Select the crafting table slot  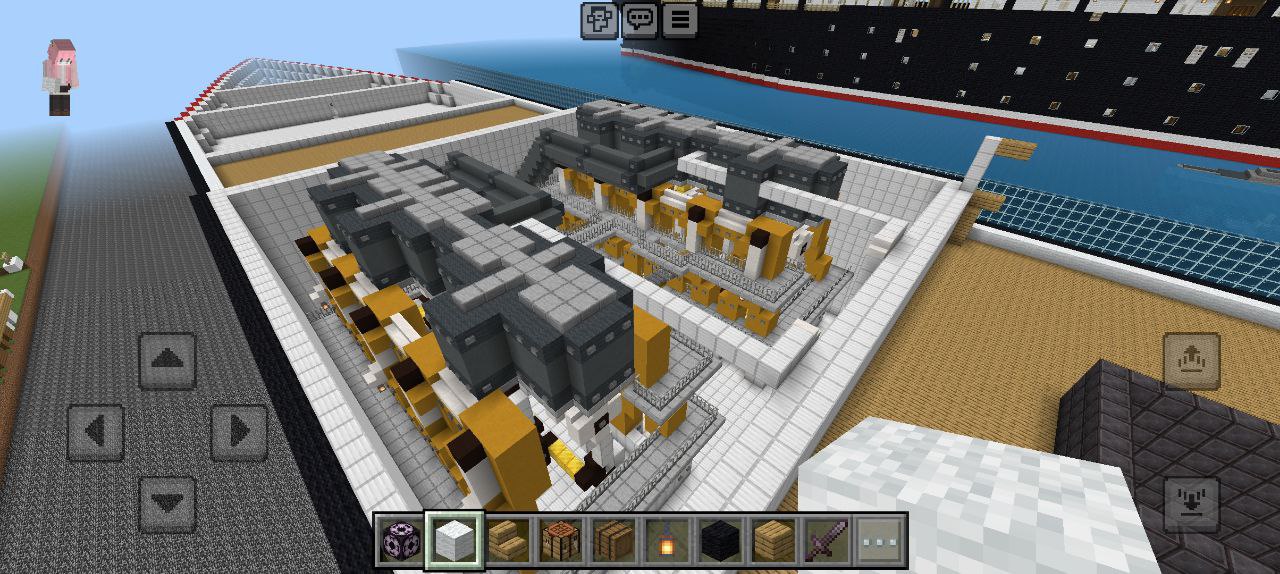(561, 541)
